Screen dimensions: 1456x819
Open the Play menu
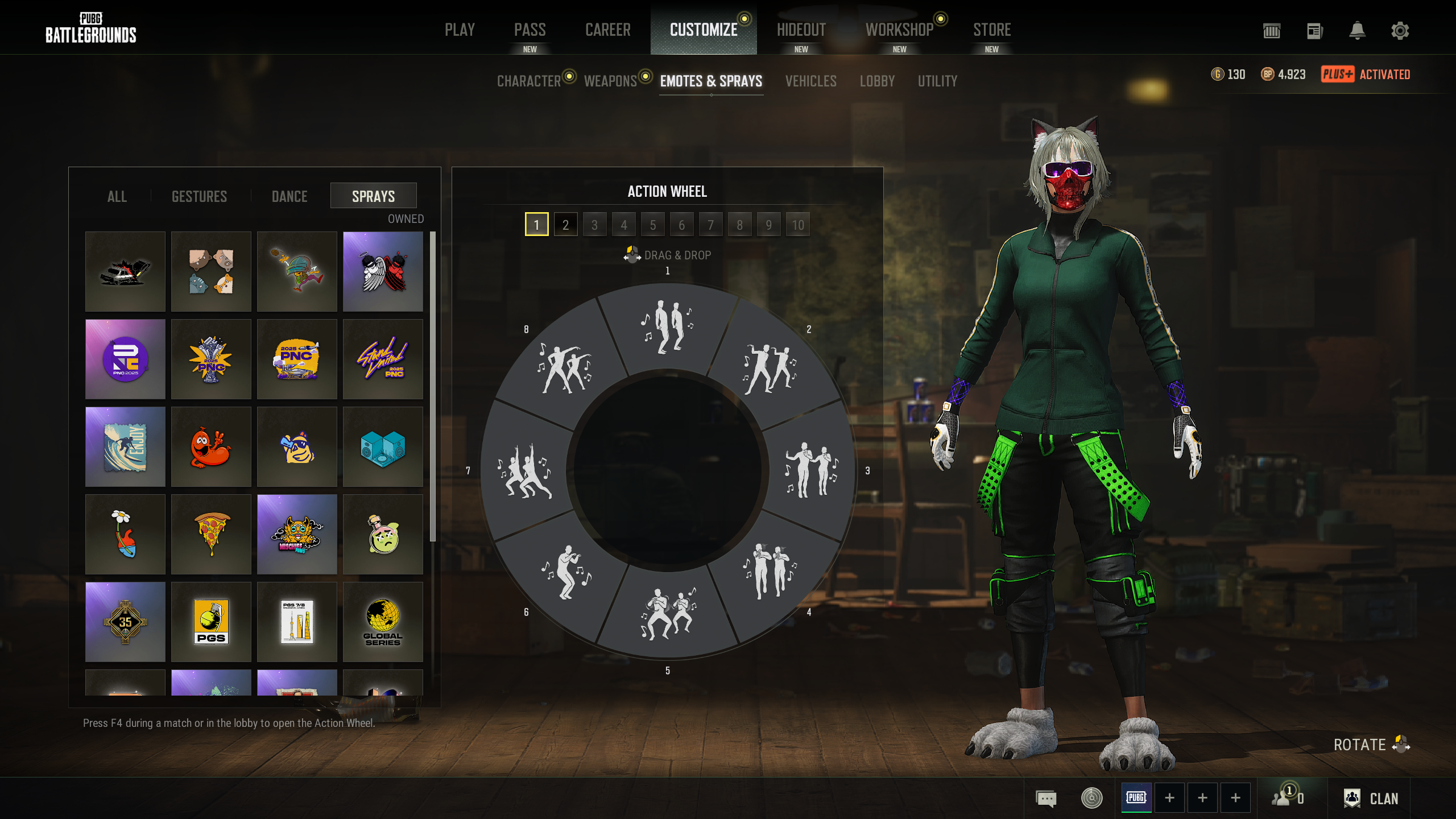(460, 30)
